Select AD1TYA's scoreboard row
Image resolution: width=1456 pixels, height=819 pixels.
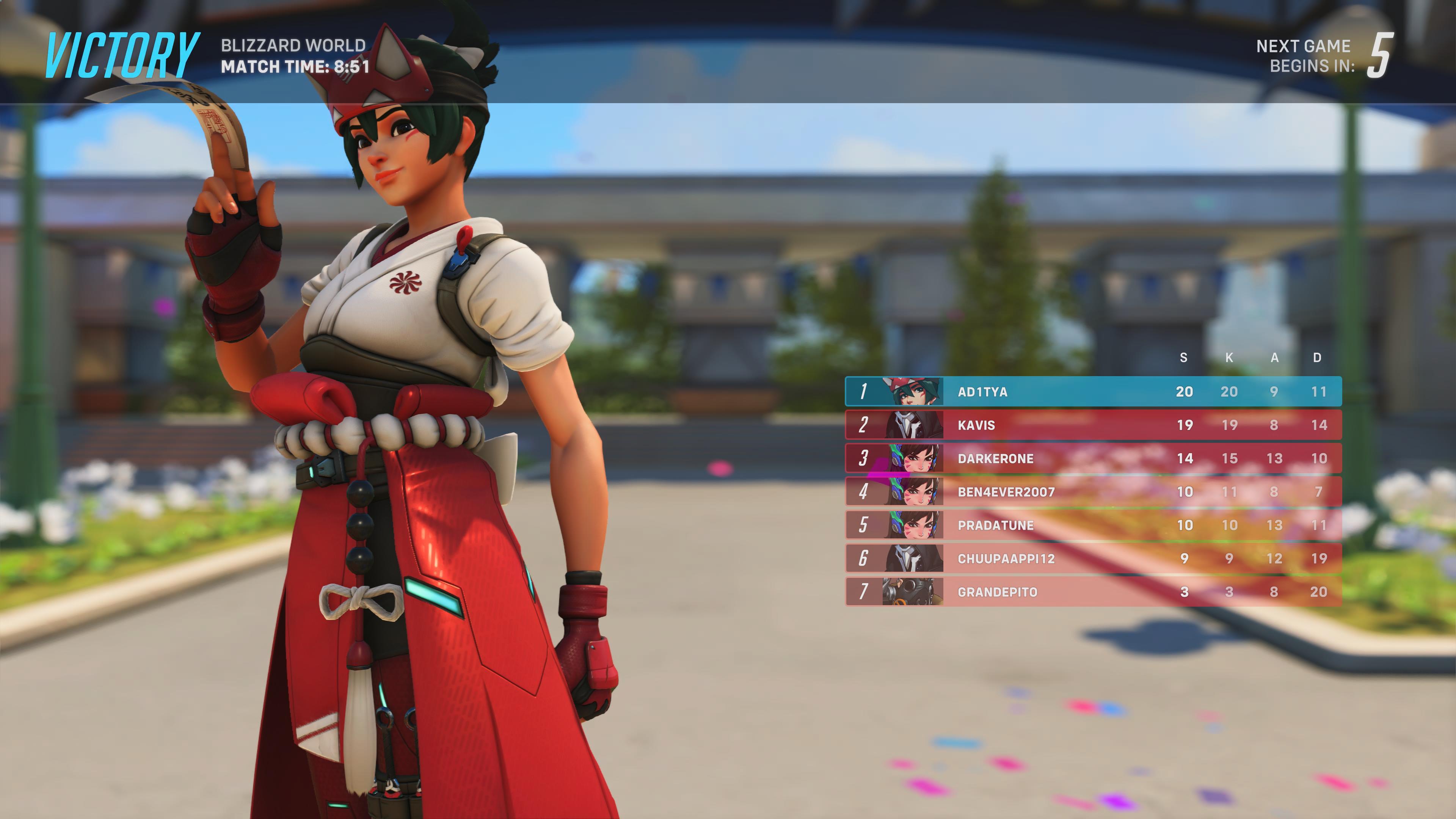point(1093,392)
